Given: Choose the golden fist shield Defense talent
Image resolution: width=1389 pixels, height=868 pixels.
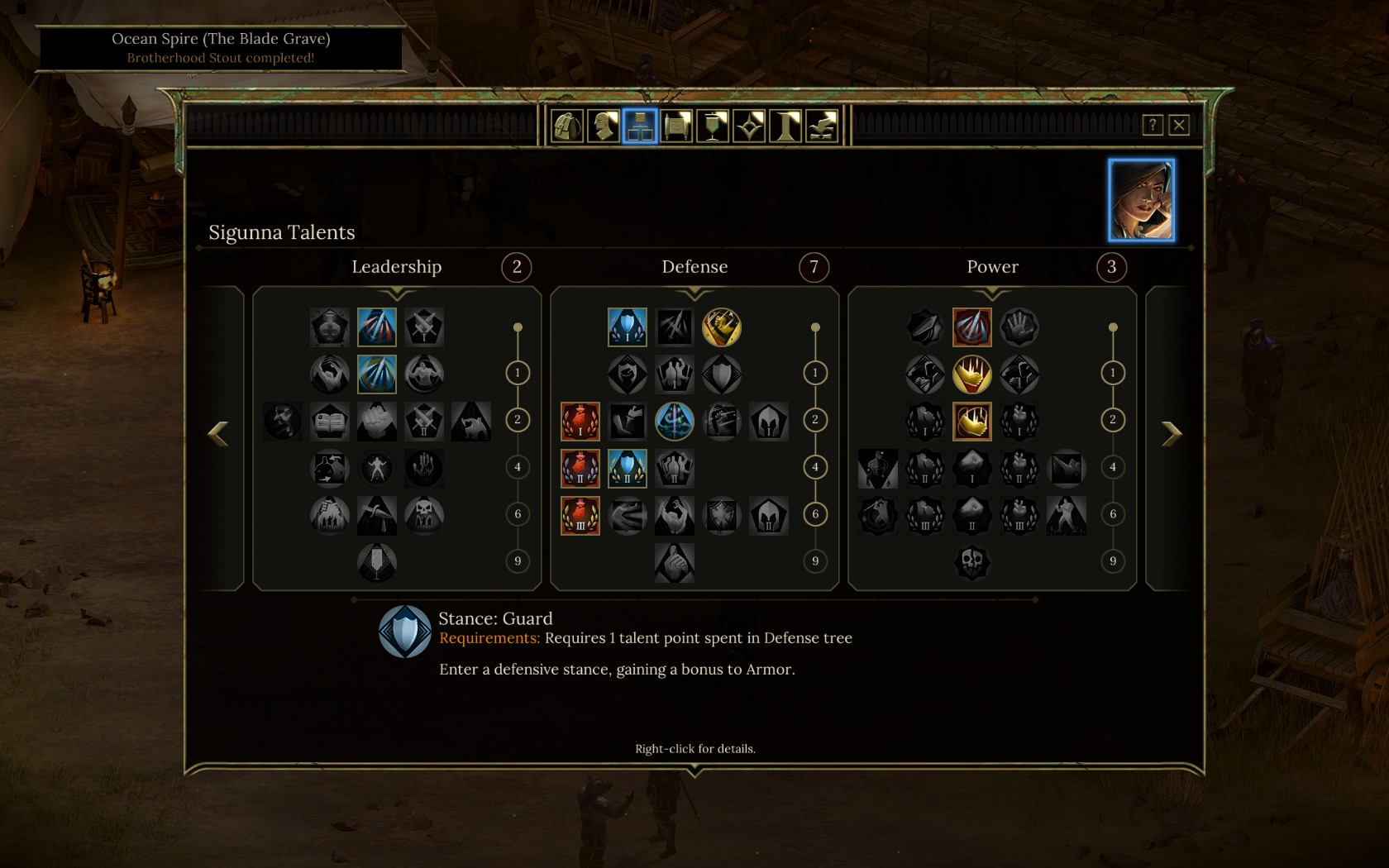Looking at the screenshot, I should (722, 327).
